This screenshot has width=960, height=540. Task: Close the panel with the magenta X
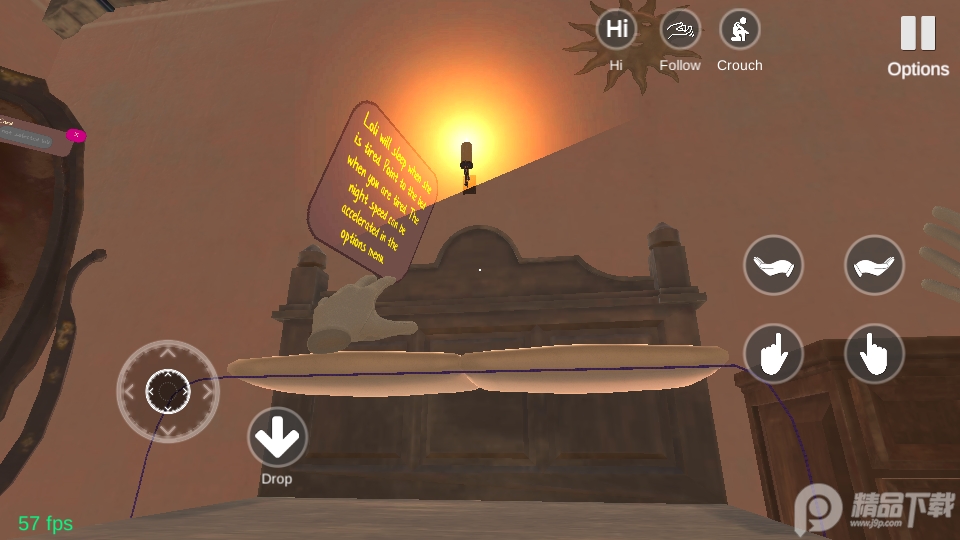(x=75, y=135)
